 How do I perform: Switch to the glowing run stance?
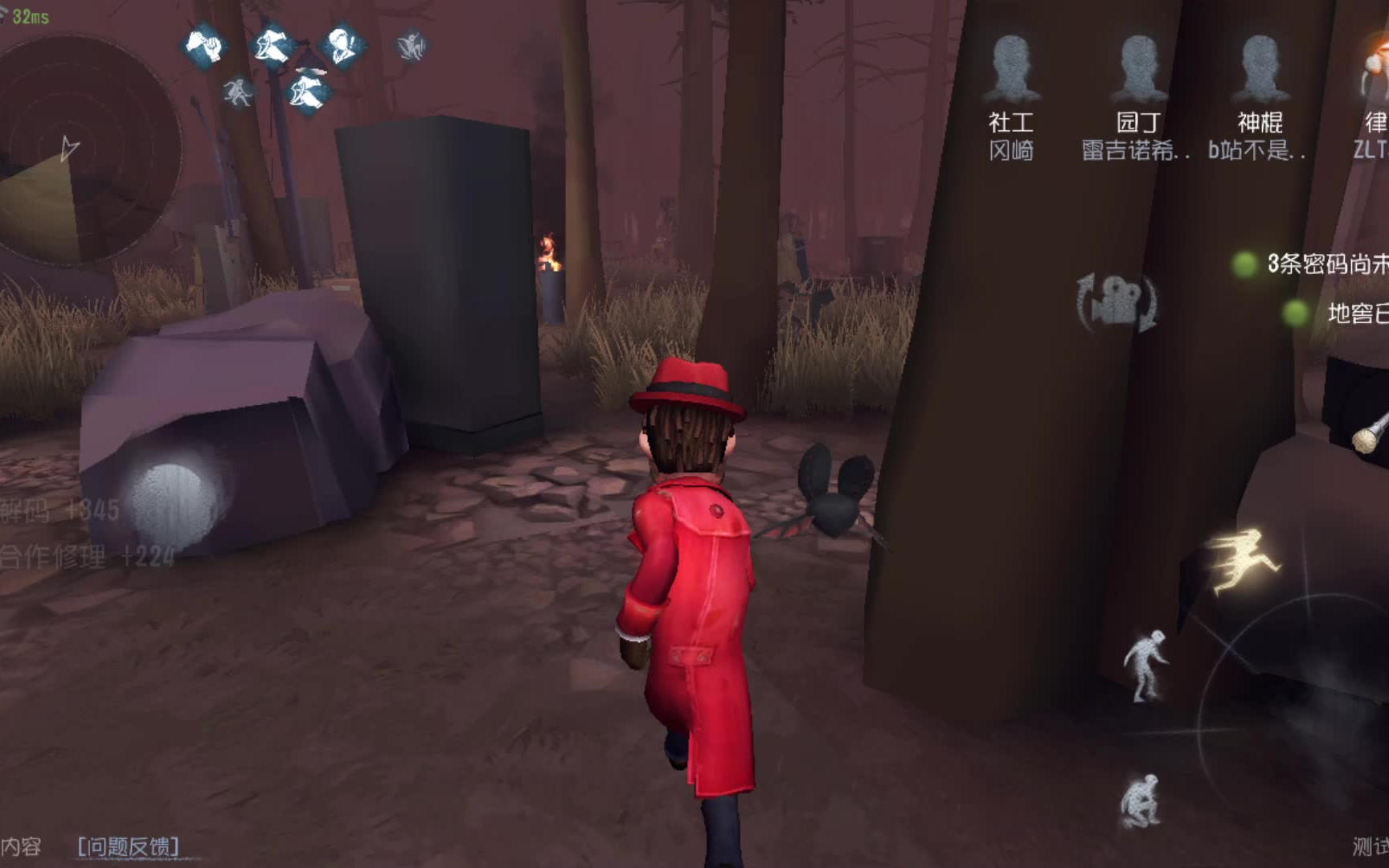1242,560
